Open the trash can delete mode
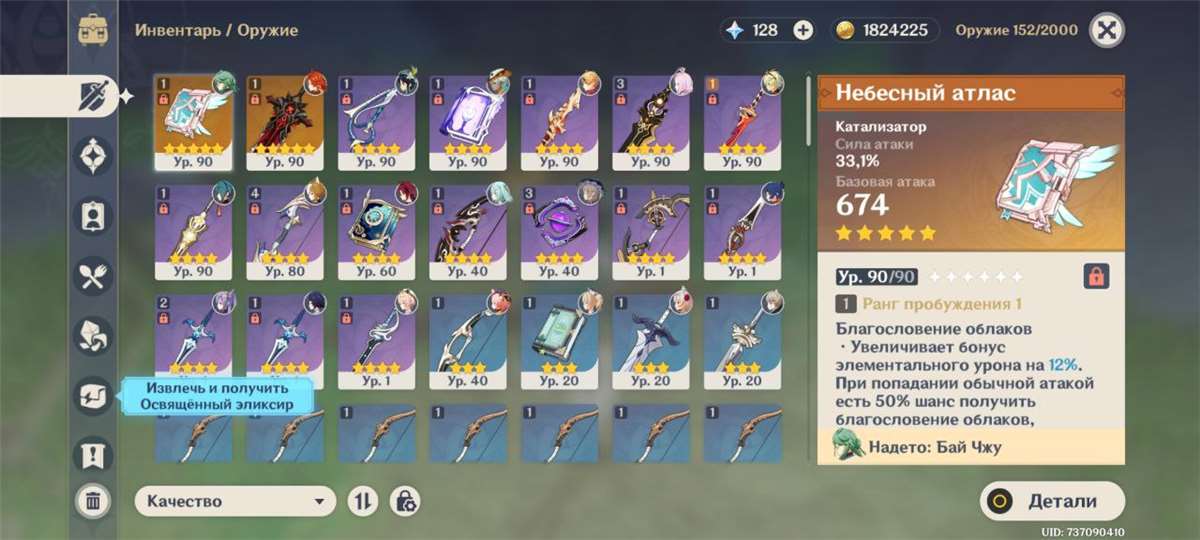The image size is (1200, 540). (92, 500)
